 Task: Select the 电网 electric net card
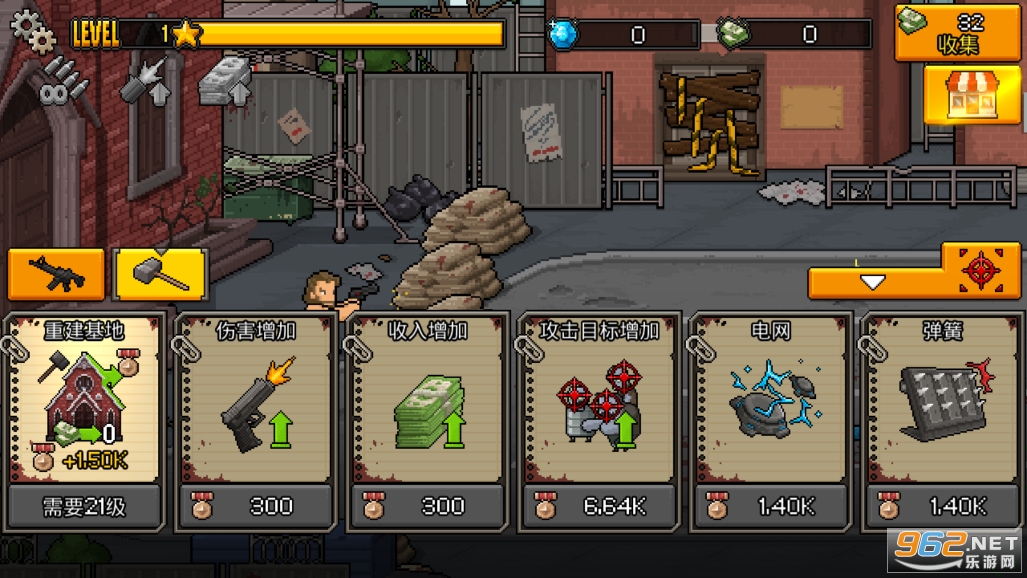(770, 420)
